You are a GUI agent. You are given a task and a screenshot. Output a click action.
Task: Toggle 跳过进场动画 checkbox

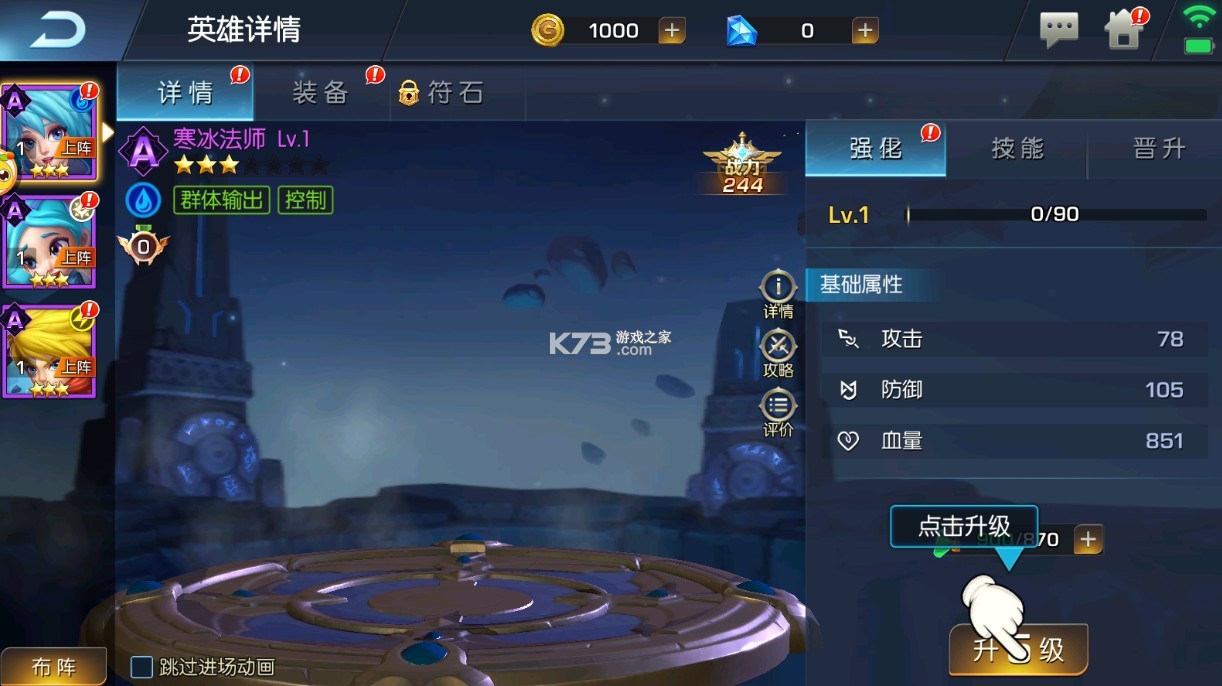coord(143,667)
